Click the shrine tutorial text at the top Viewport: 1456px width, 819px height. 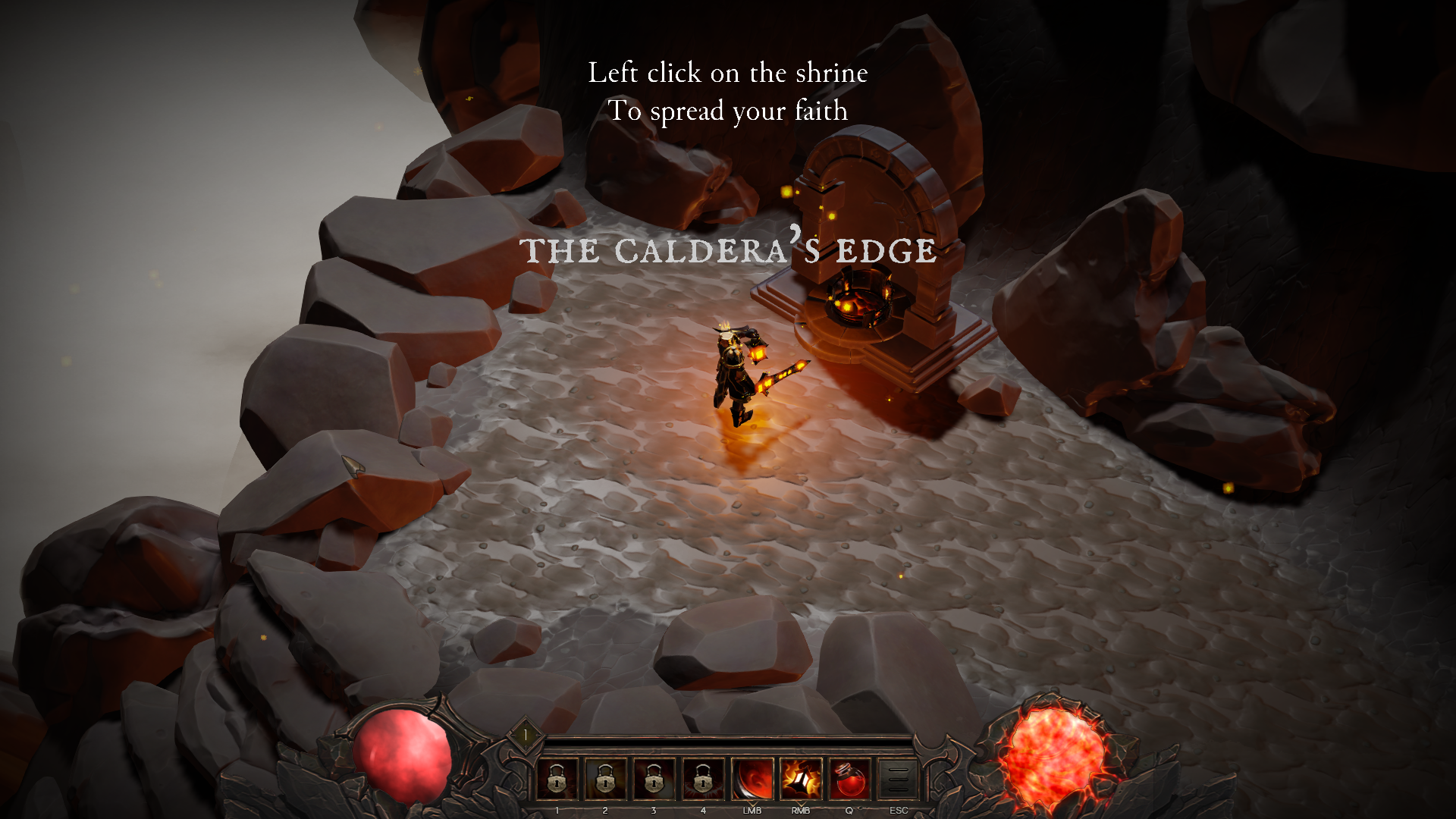coord(726,91)
